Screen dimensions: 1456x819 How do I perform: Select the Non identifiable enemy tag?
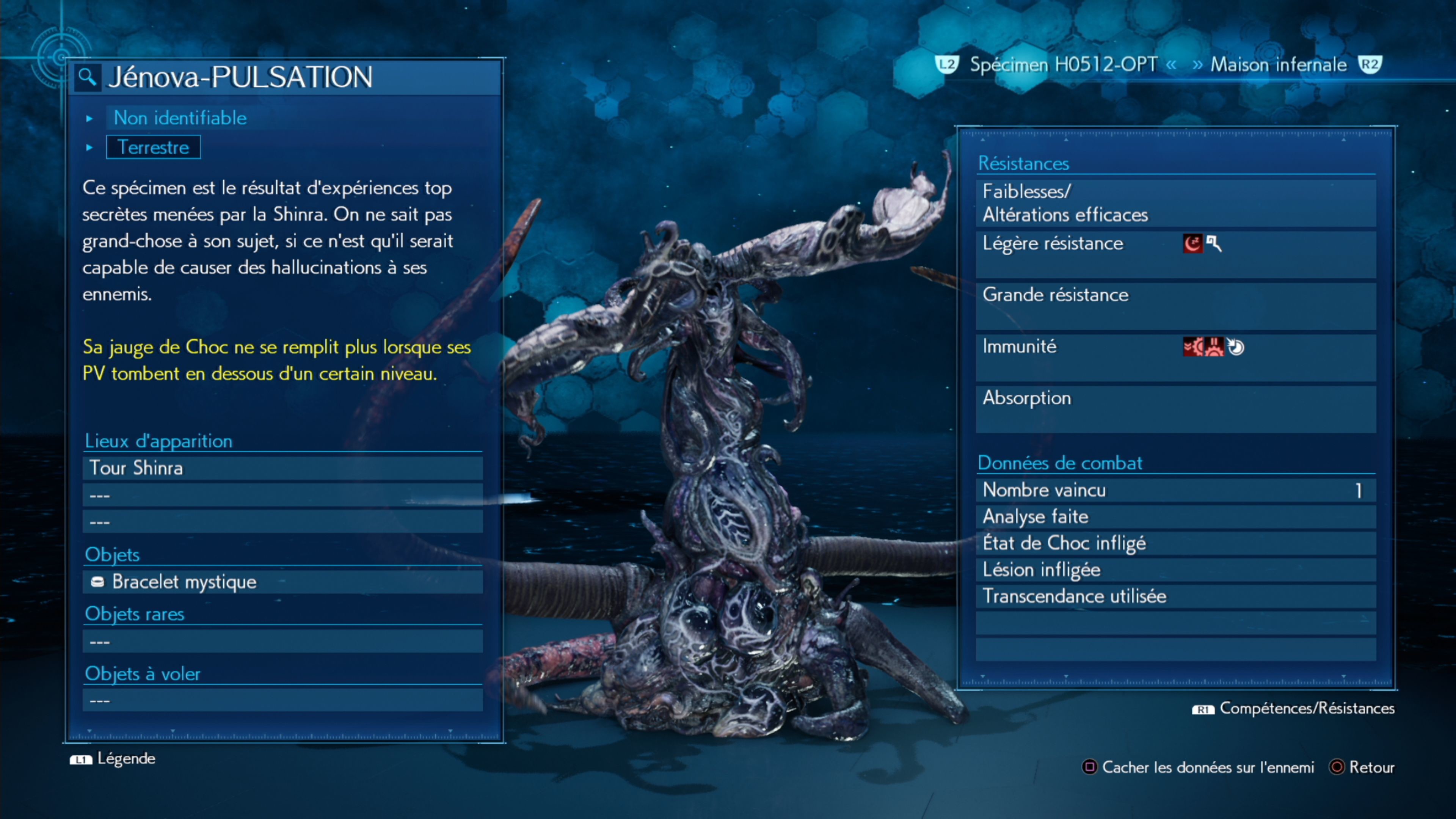(180, 118)
